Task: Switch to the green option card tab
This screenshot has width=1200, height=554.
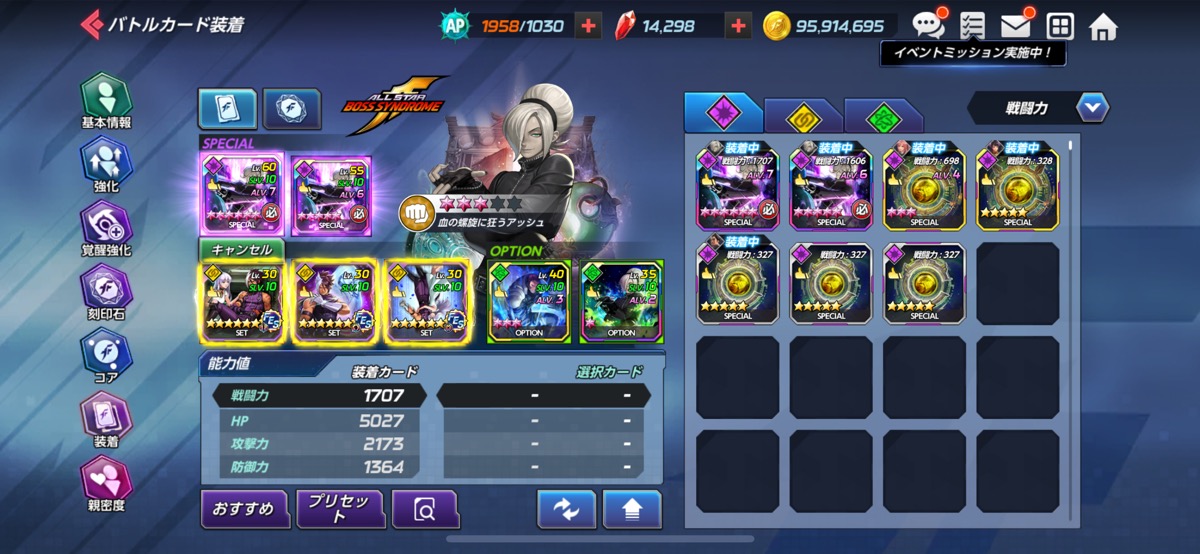Action: coord(883,115)
